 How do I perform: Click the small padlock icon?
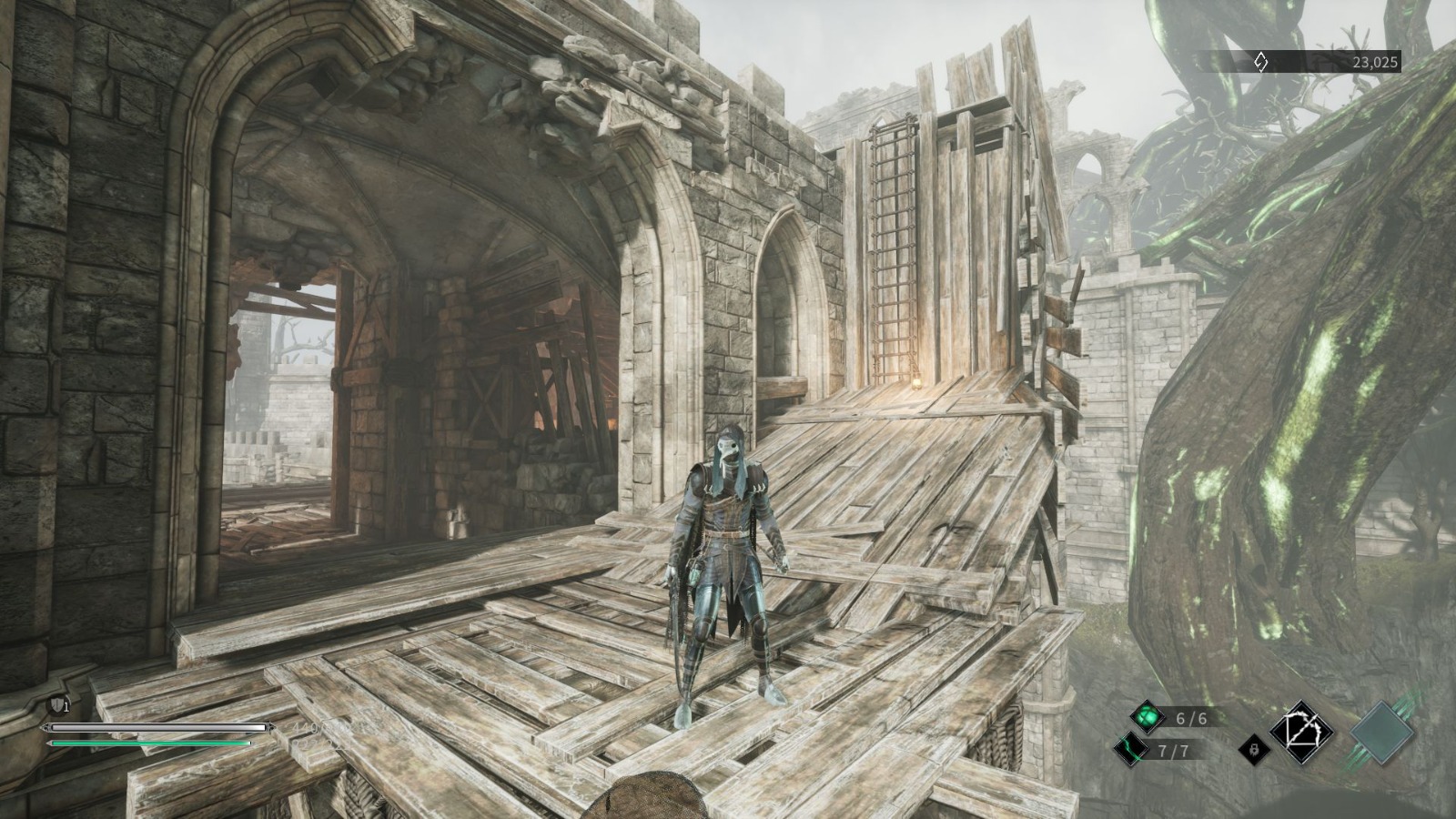[x=1254, y=750]
